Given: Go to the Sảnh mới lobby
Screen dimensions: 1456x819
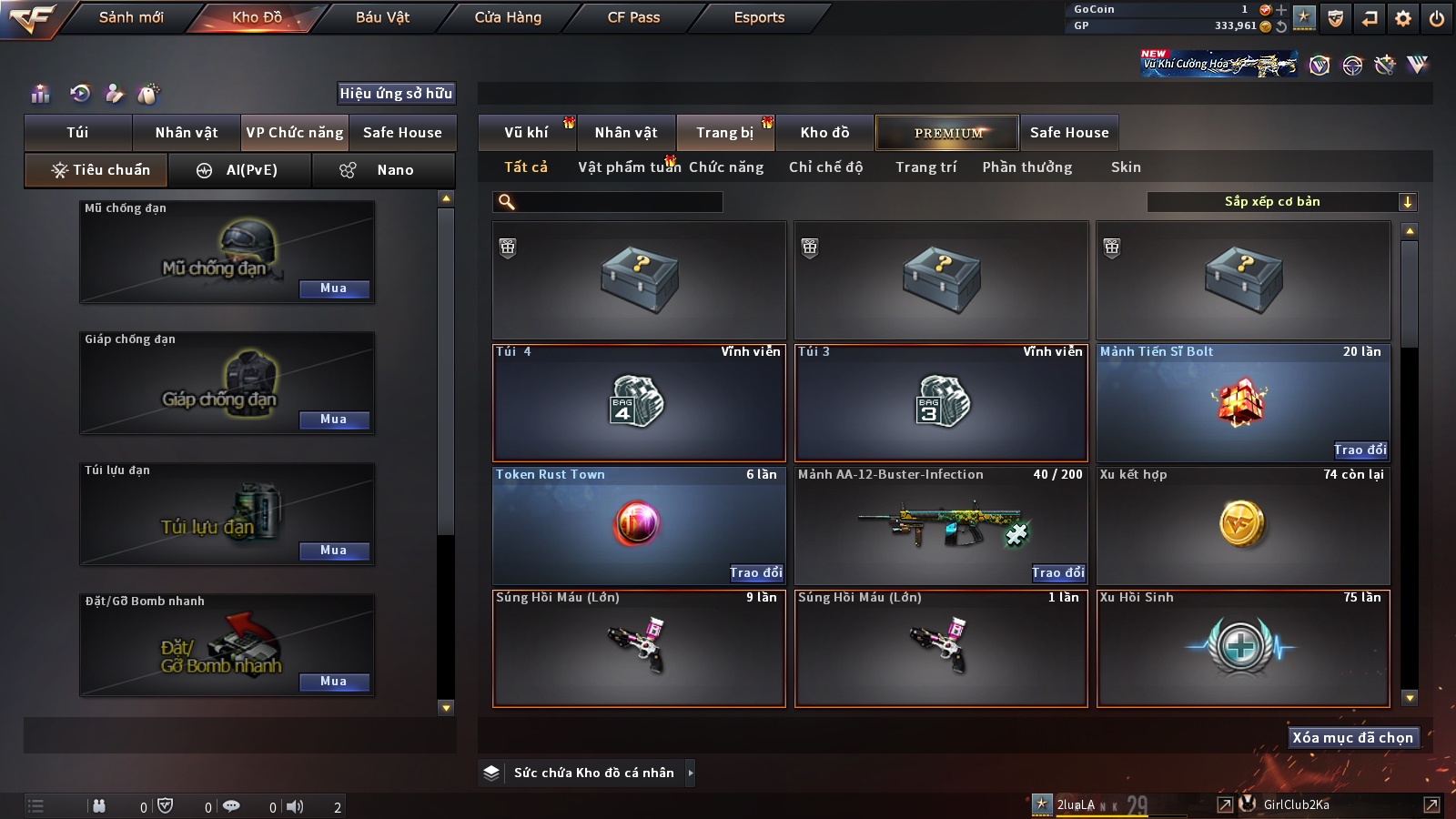Looking at the screenshot, I should [131, 17].
